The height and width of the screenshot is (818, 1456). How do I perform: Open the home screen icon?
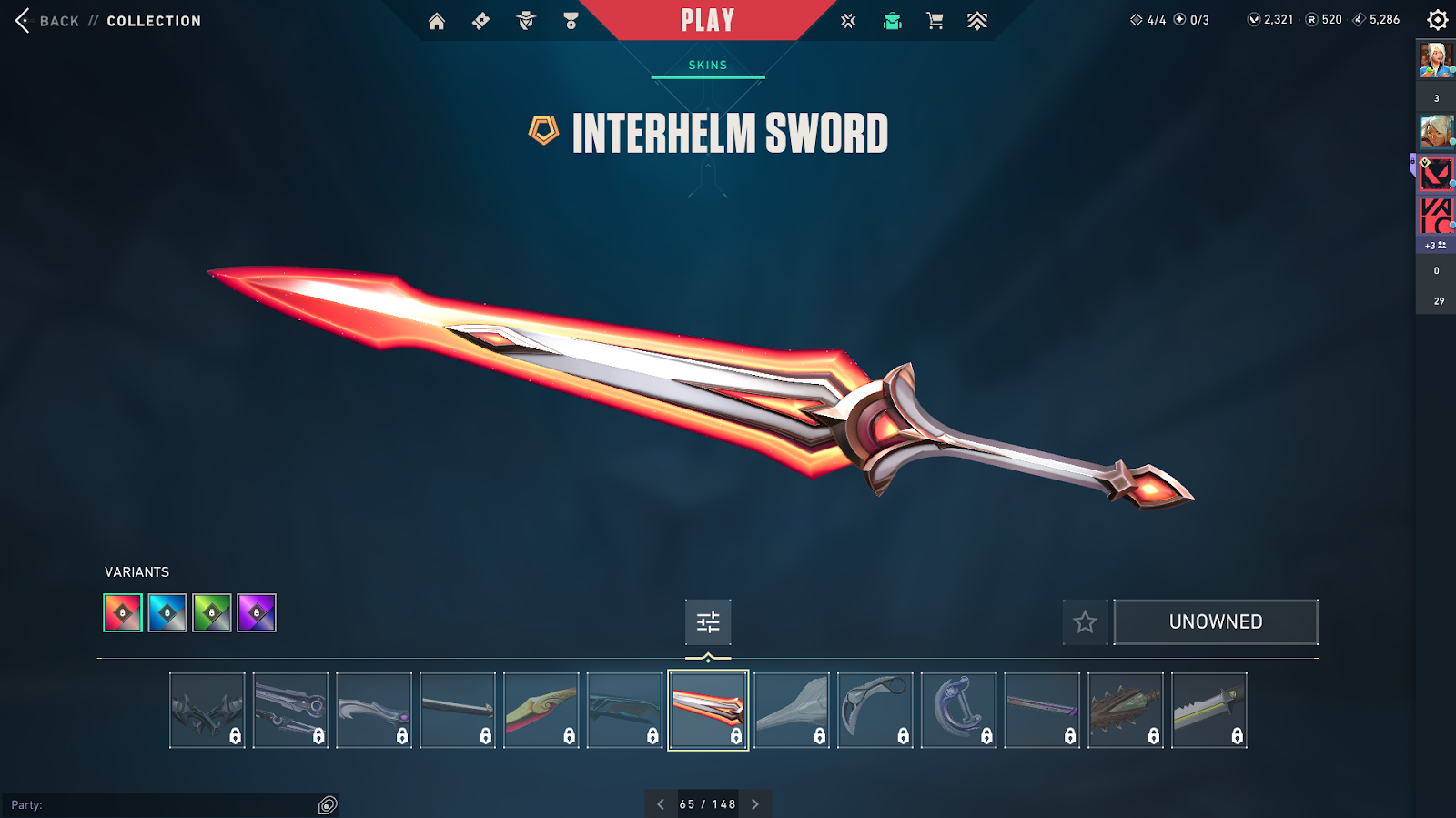pyautogui.click(x=437, y=21)
